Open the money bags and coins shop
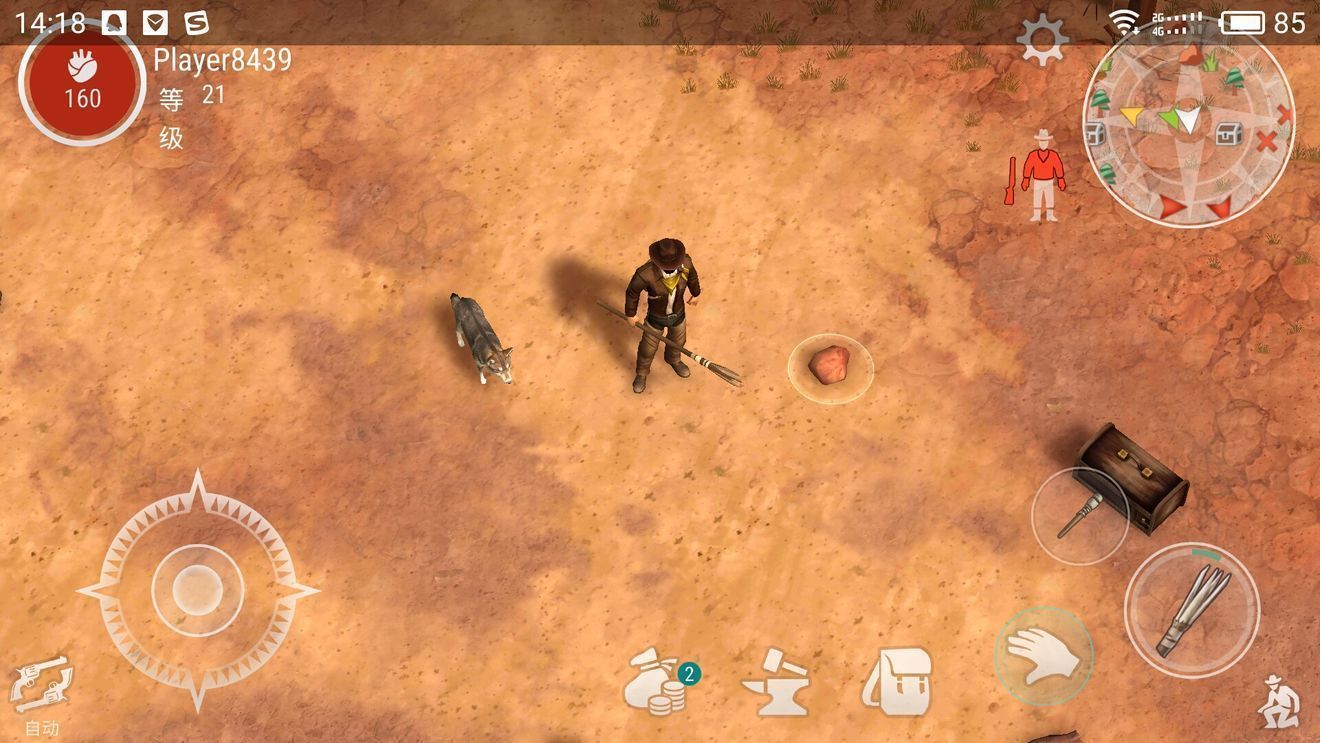The image size is (1320, 743). pyautogui.click(x=658, y=682)
